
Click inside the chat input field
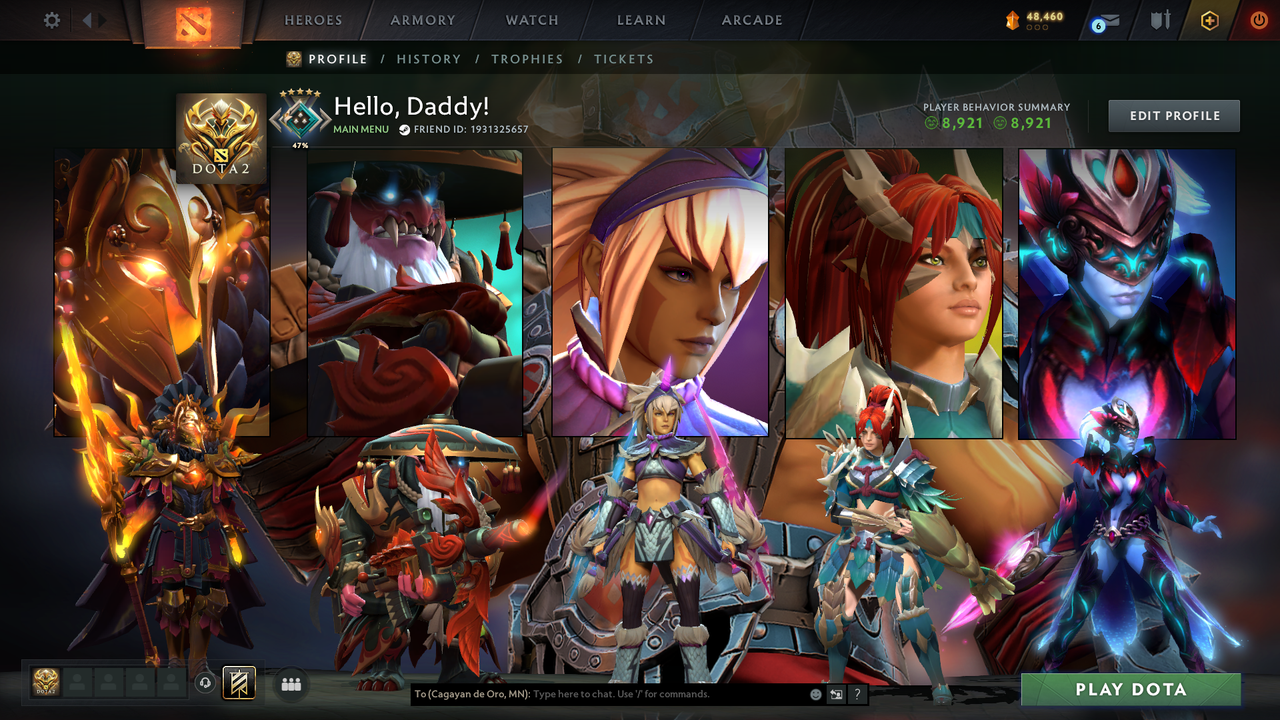tap(620, 692)
